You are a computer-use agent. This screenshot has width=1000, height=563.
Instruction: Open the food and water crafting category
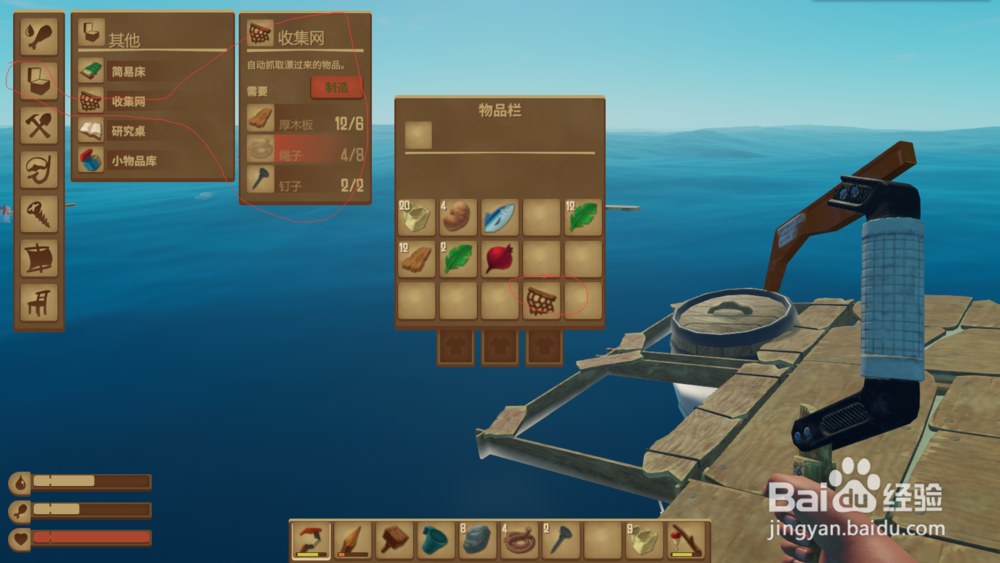(x=40, y=35)
